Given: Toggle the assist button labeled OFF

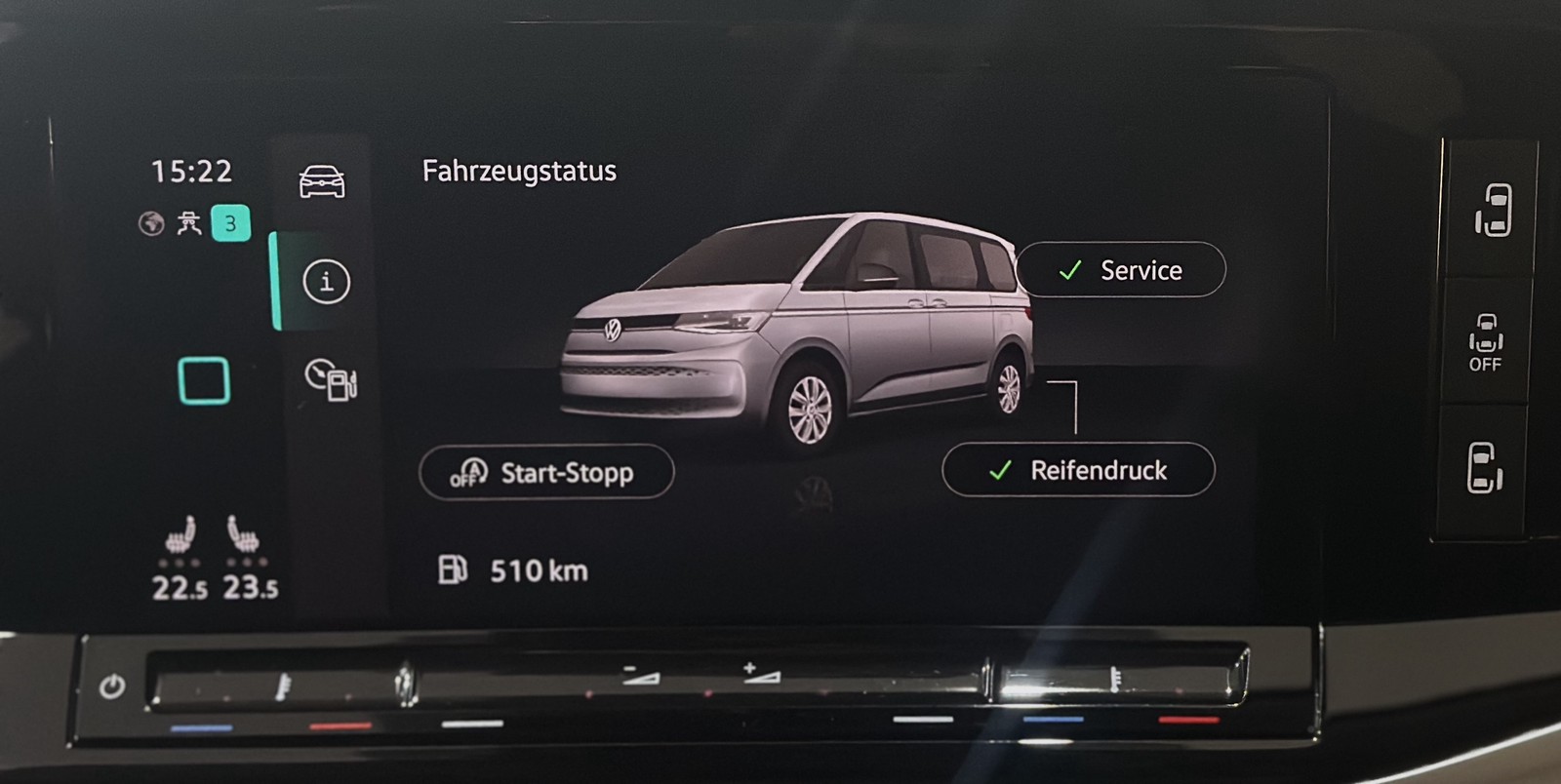Looking at the screenshot, I should coord(1485,342).
